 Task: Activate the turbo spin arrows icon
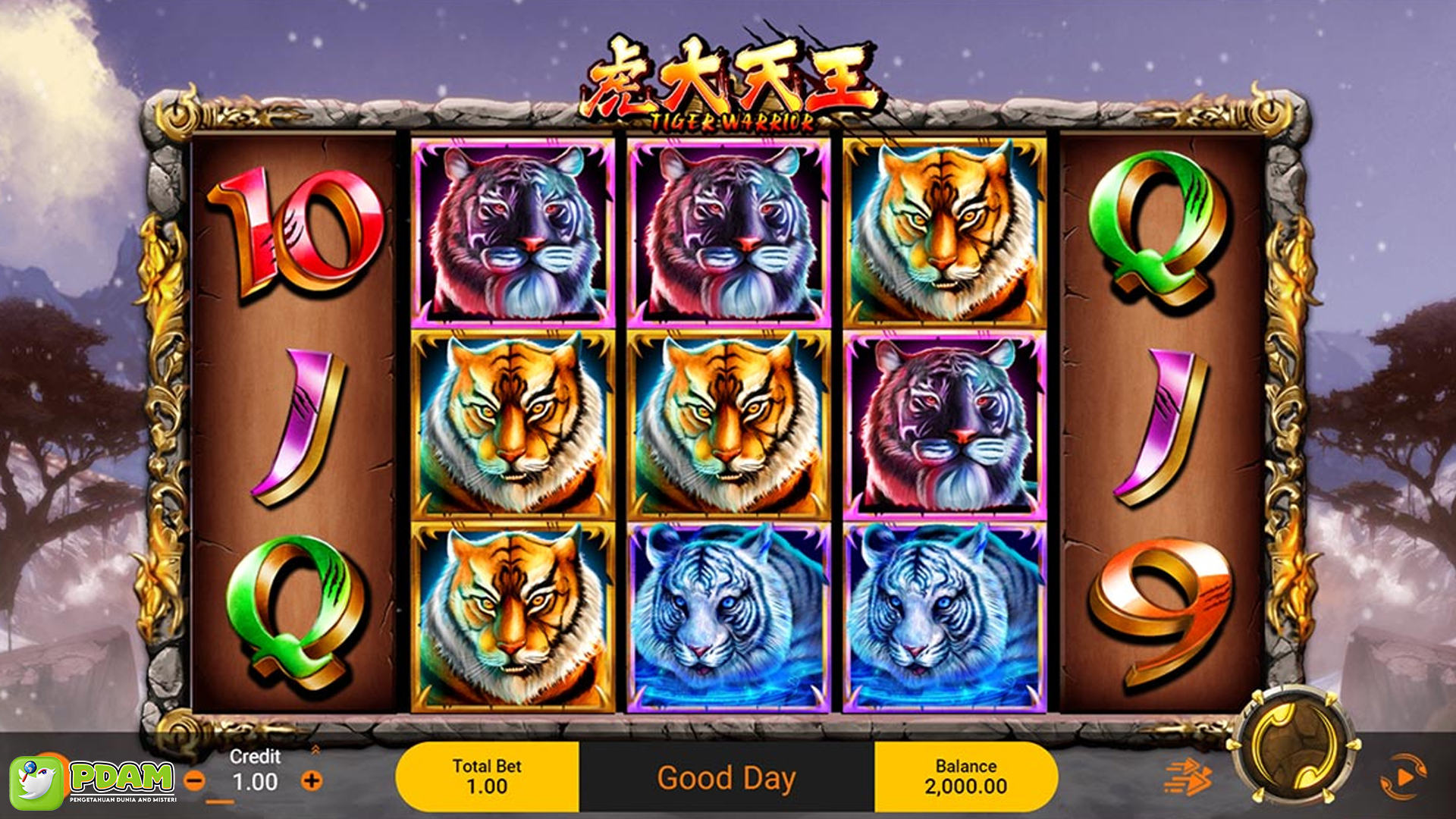point(1188,777)
